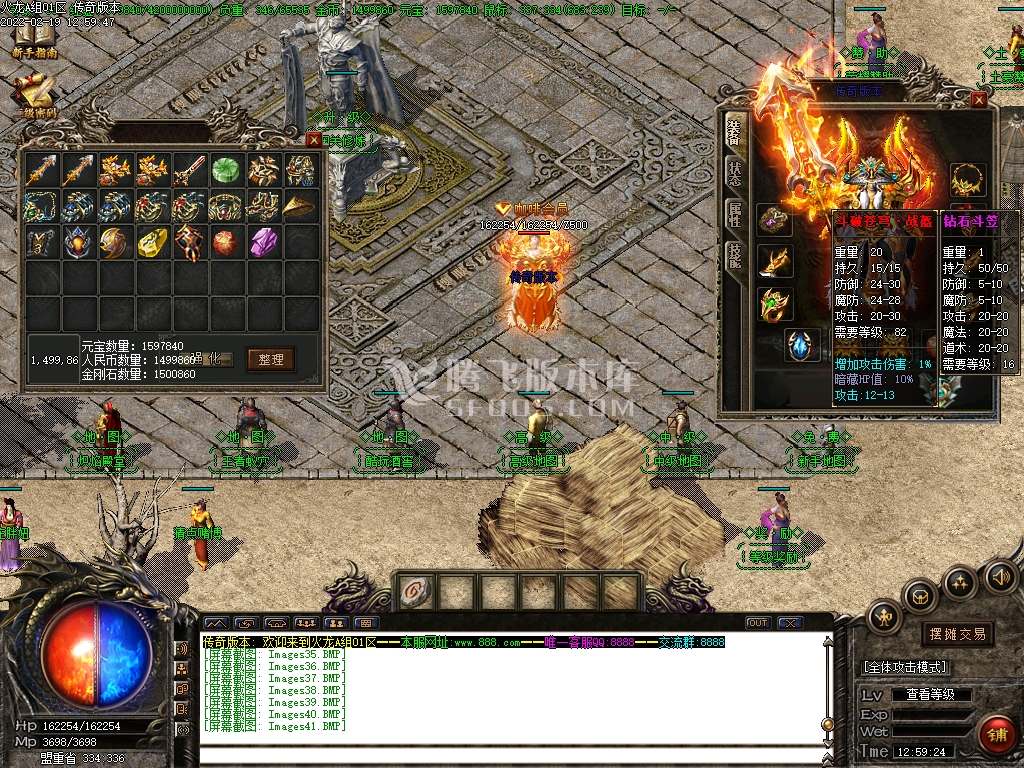Open the round red 铺 shop button
1024x768 pixels.
[x=996, y=734]
